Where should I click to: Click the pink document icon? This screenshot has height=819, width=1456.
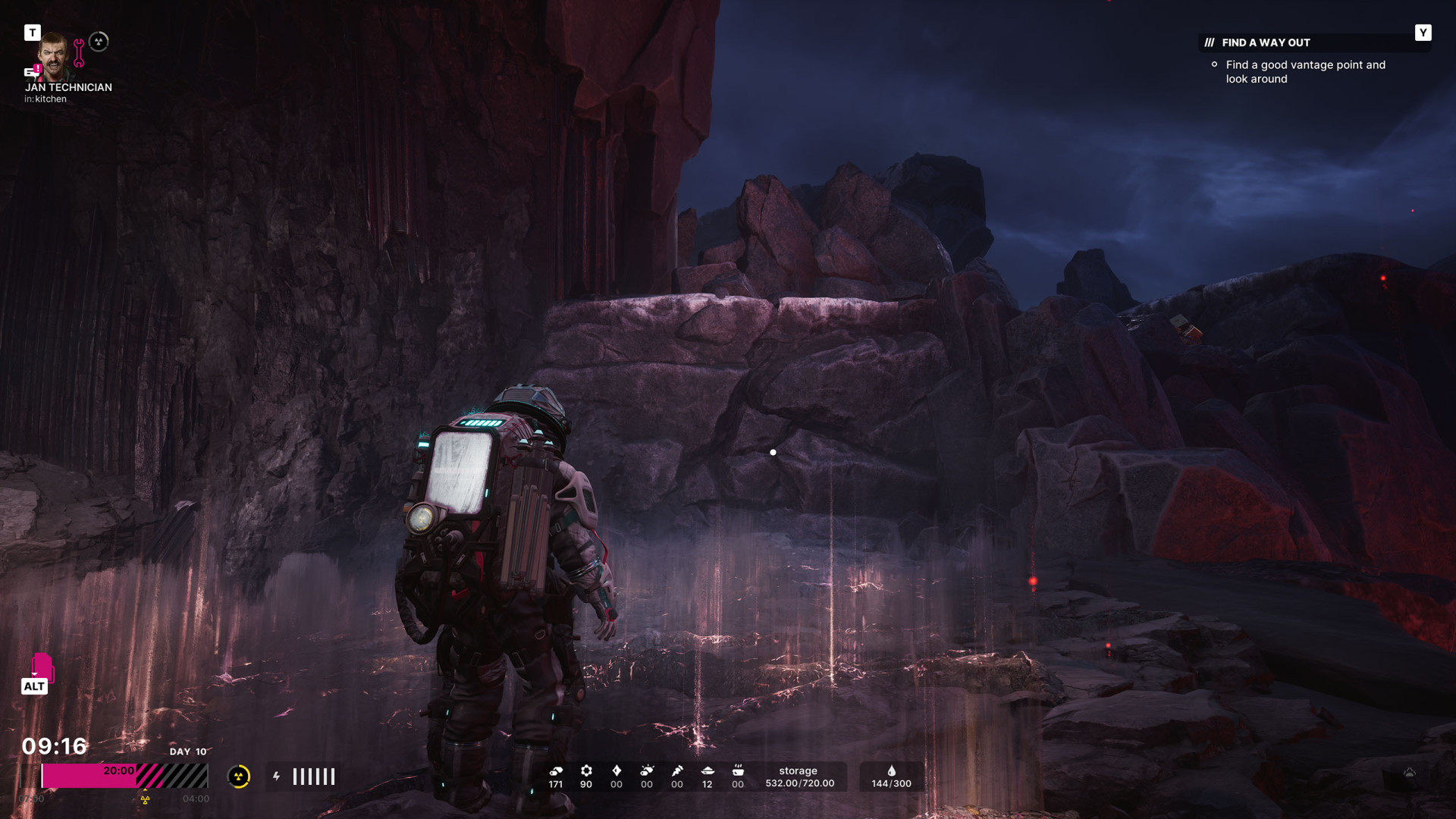pos(42,667)
